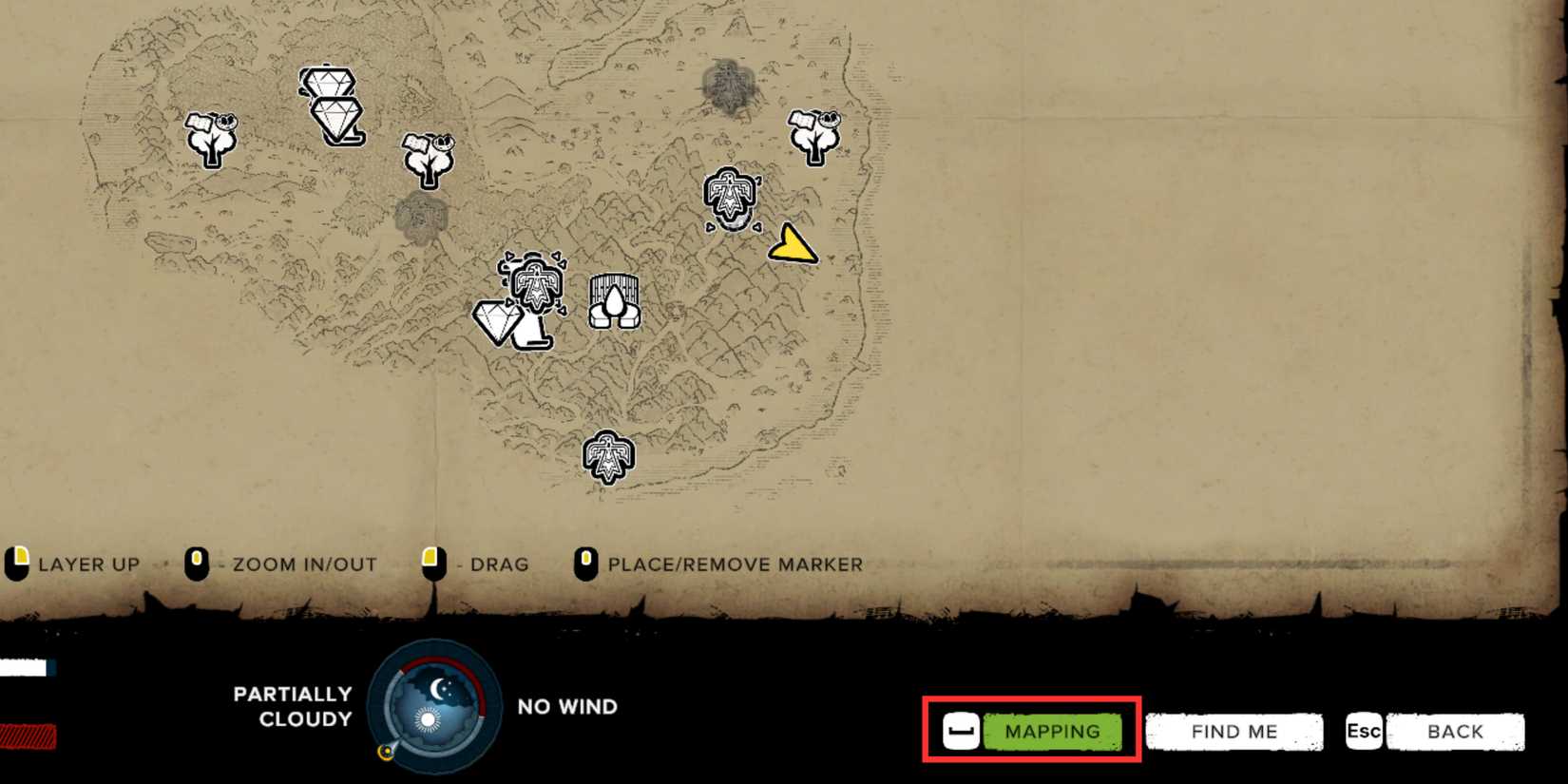Screen dimensions: 1568x784
Task: Click the mouse icon beside PLACE/REMOVE MARKER
Action: [x=586, y=563]
